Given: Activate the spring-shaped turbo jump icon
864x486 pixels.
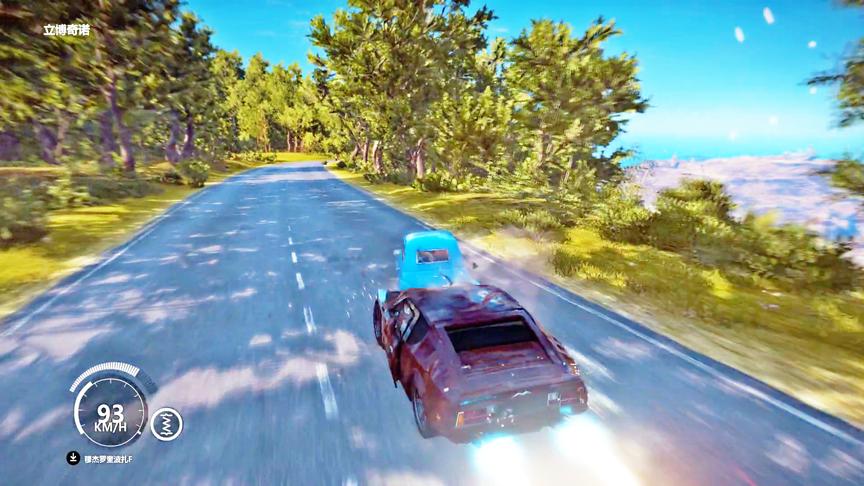Looking at the screenshot, I should (x=166, y=423).
